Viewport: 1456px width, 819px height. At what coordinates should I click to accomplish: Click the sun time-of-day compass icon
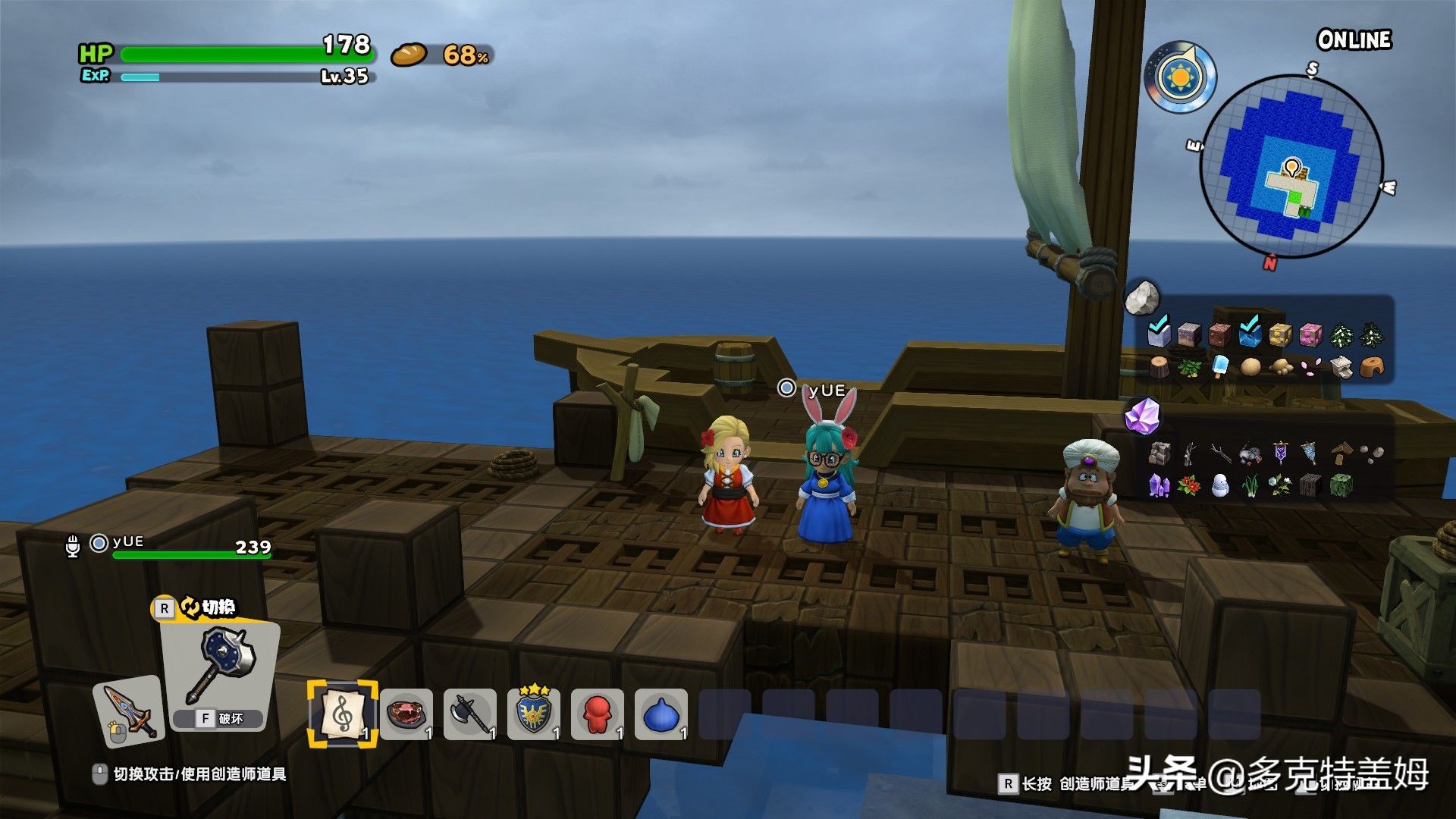click(x=1180, y=77)
